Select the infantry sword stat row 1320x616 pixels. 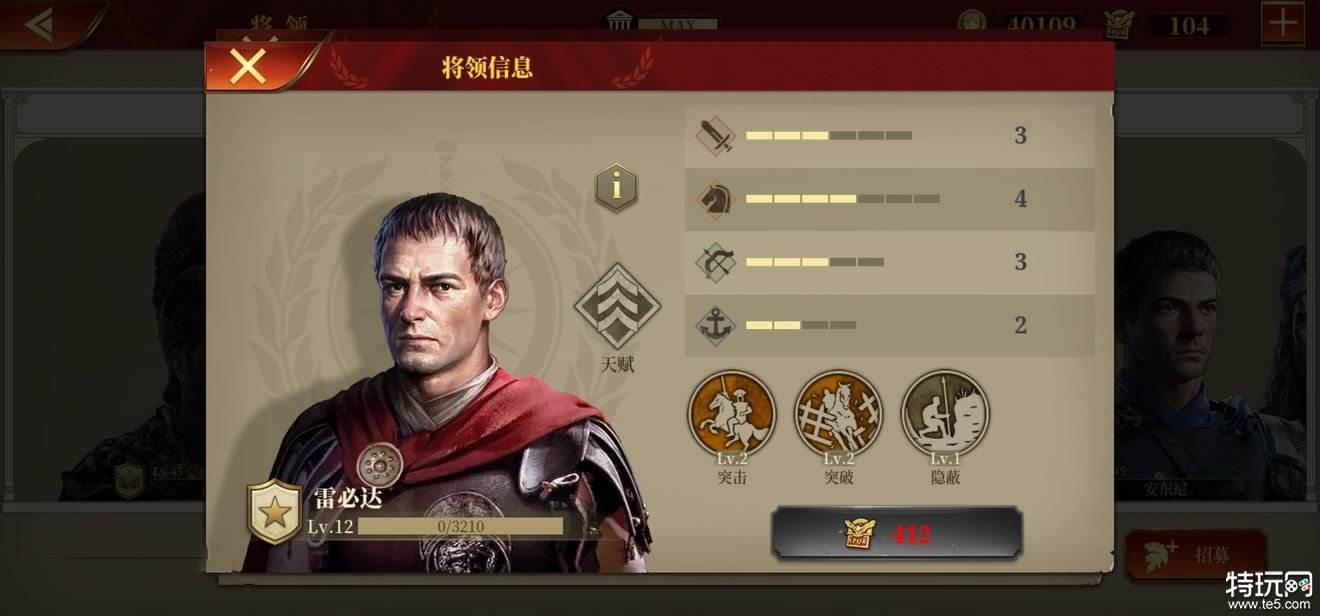pyautogui.click(x=888, y=136)
